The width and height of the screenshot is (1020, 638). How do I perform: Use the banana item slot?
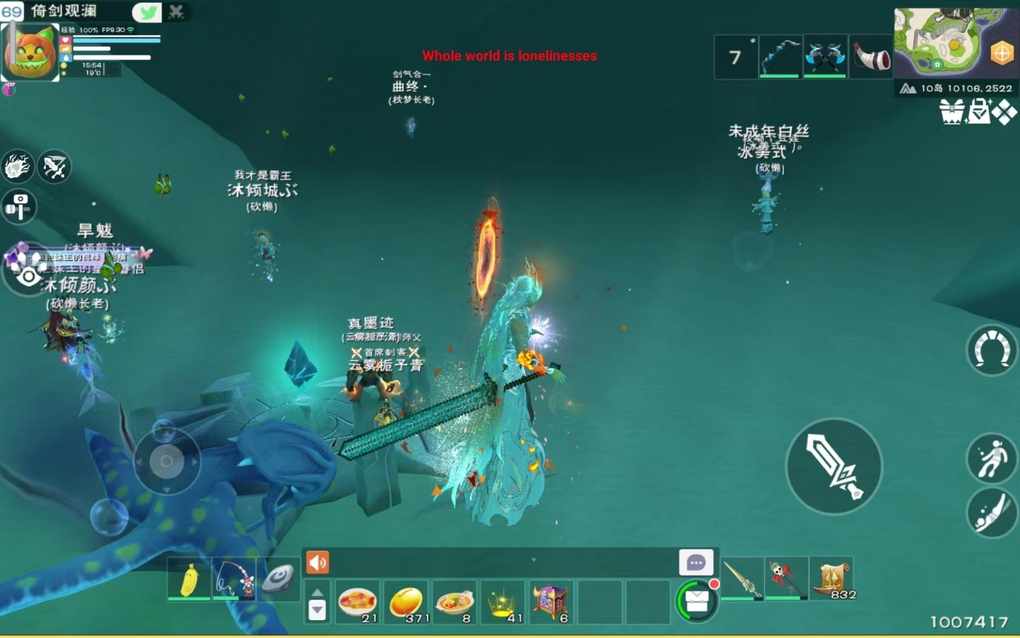pyautogui.click(x=189, y=580)
